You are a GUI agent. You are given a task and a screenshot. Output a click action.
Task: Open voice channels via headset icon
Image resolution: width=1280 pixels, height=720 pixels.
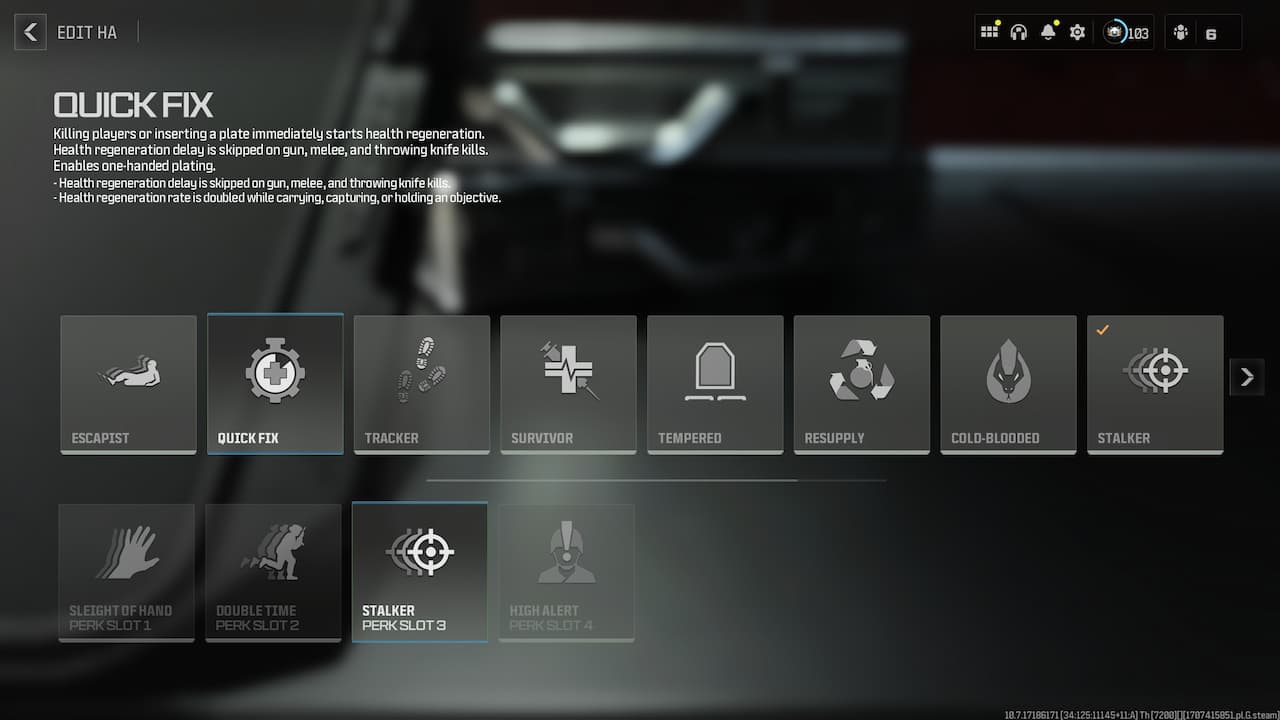click(1018, 31)
